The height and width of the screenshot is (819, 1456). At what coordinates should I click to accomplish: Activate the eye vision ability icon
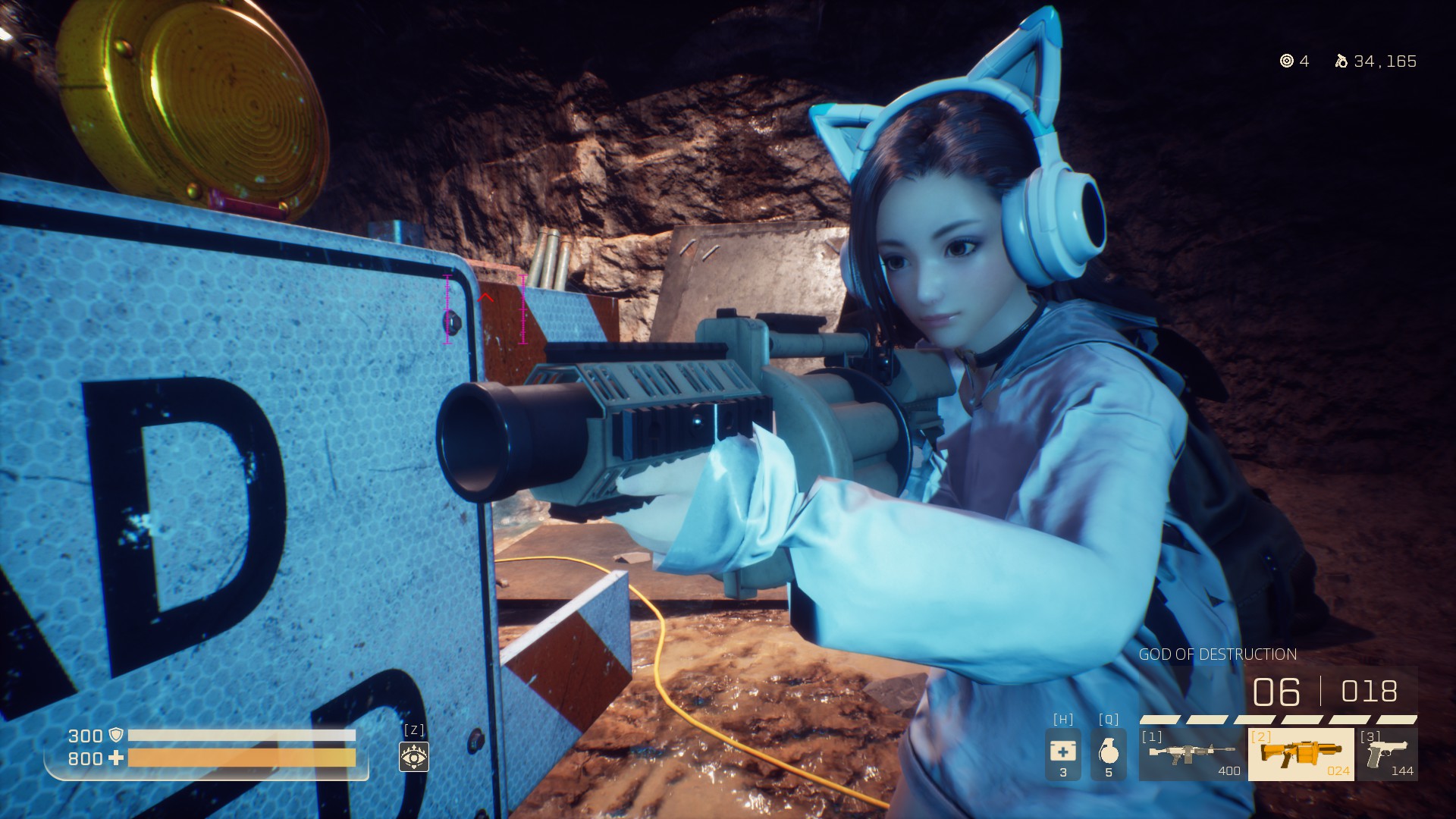point(414,756)
